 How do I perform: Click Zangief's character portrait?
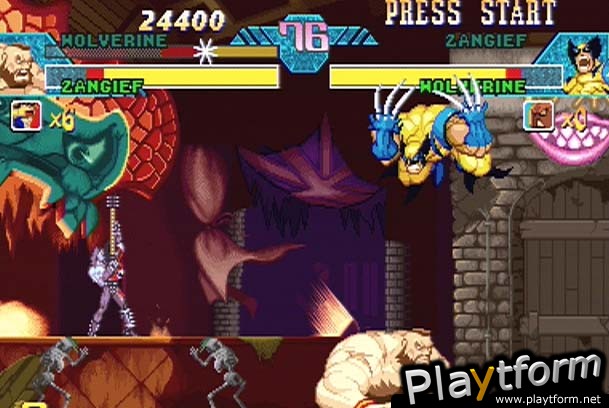pyautogui.click(x=20, y=66)
